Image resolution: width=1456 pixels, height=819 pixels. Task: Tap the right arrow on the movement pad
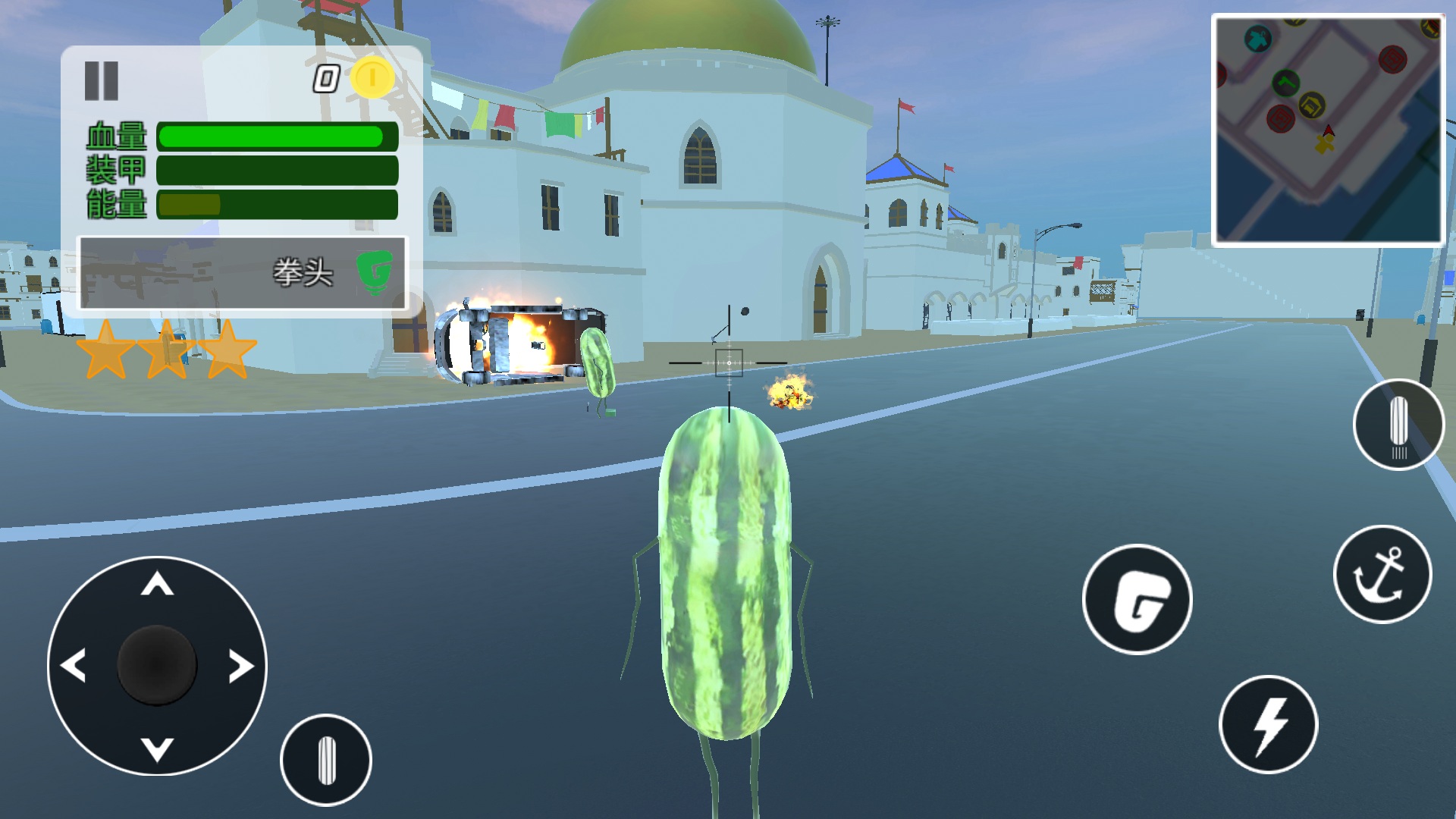241,666
